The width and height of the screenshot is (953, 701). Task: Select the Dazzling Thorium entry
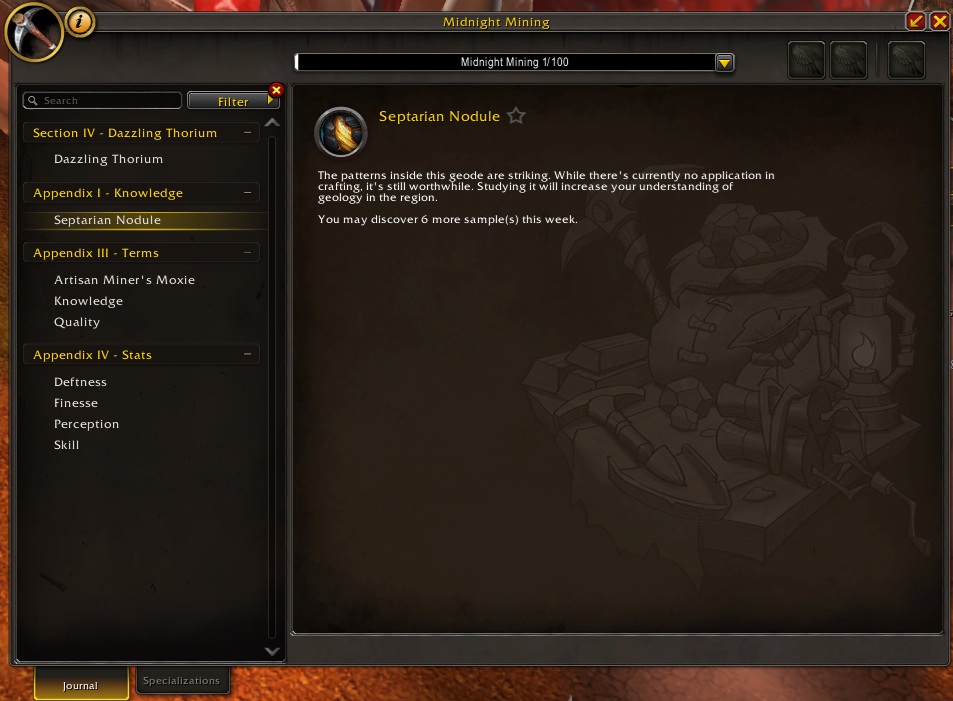pyautogui.click(x=108, y=159)
